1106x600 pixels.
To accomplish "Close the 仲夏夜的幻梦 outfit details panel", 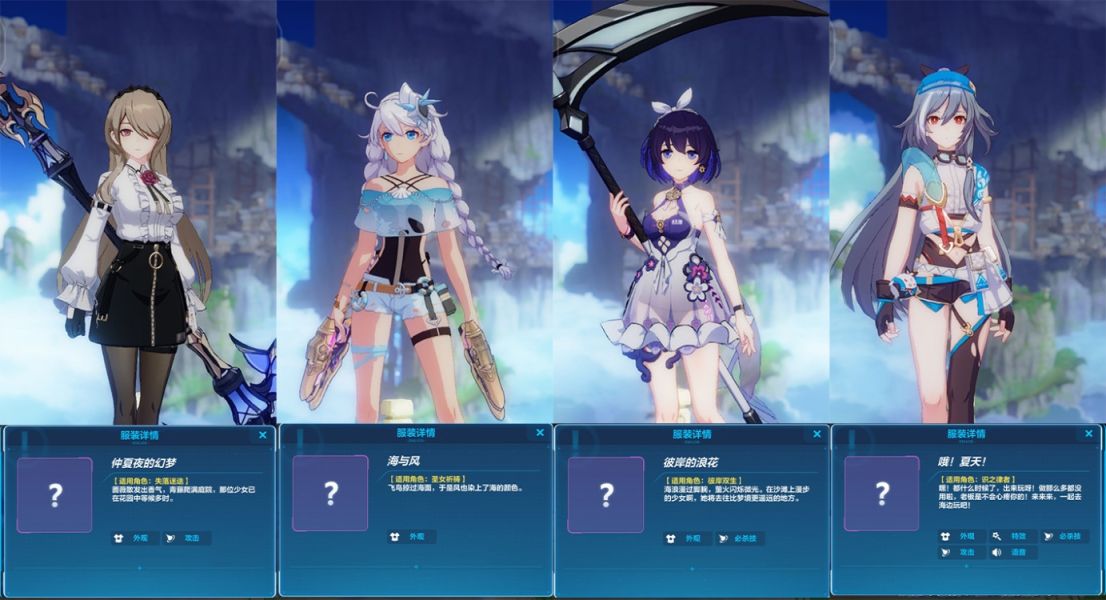I will coord(263,435).
